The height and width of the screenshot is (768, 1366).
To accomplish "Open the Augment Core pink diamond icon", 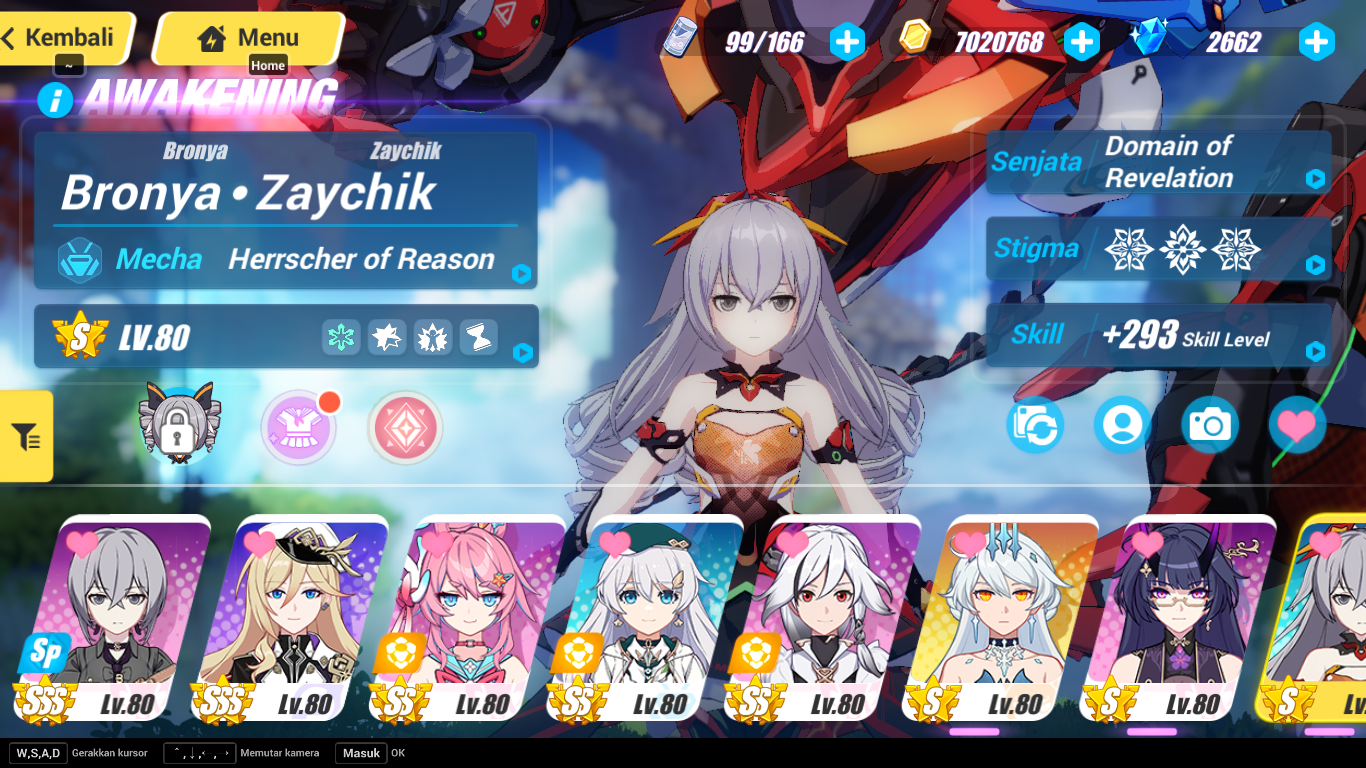I will [403, 428].
